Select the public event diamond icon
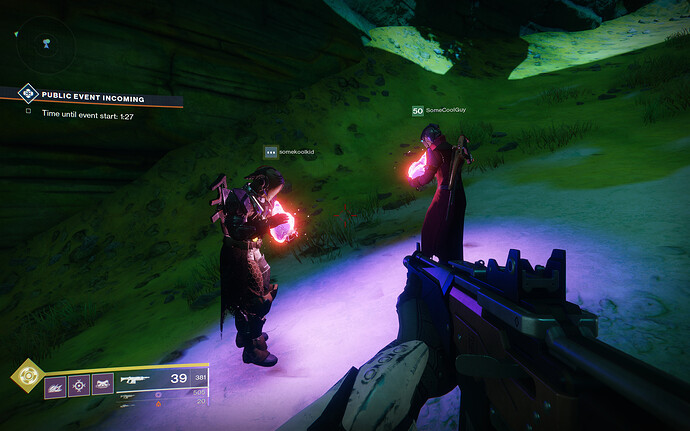Image resolution: width=690 pixels, height=431 pixels. pyautogui.click(x=28, y=95)
